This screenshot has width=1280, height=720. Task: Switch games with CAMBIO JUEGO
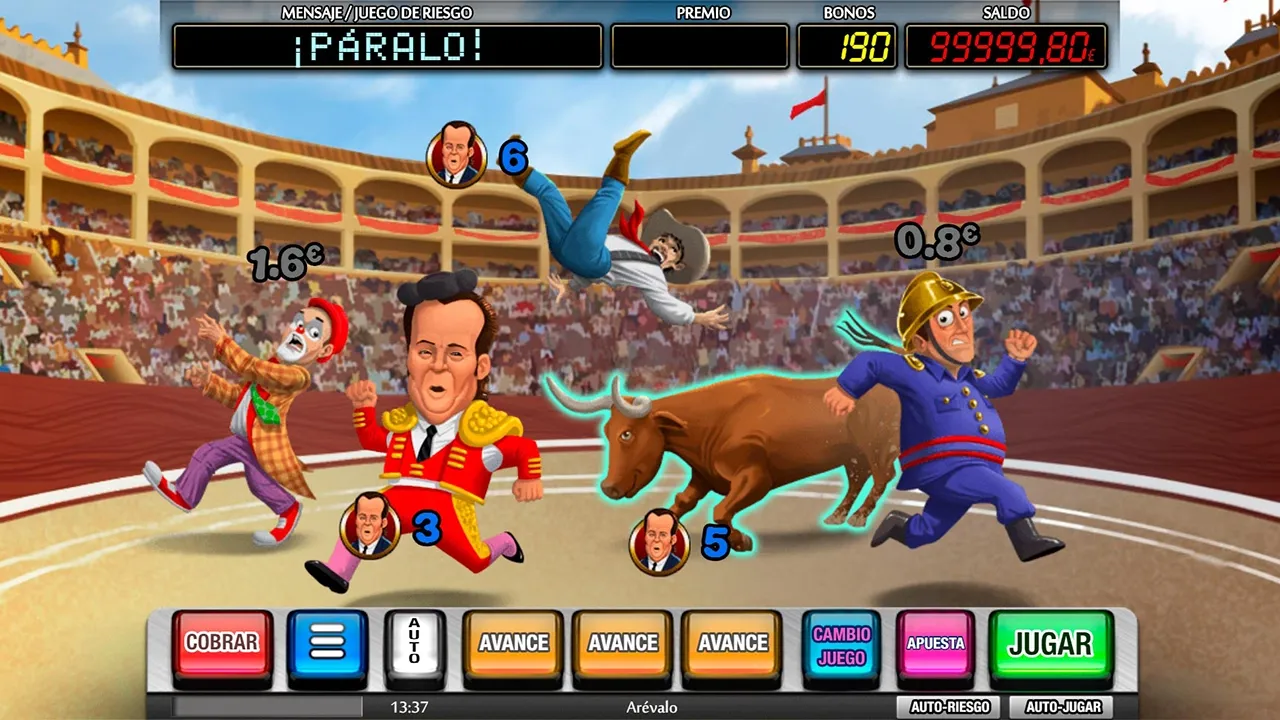[x=841, y=645]
